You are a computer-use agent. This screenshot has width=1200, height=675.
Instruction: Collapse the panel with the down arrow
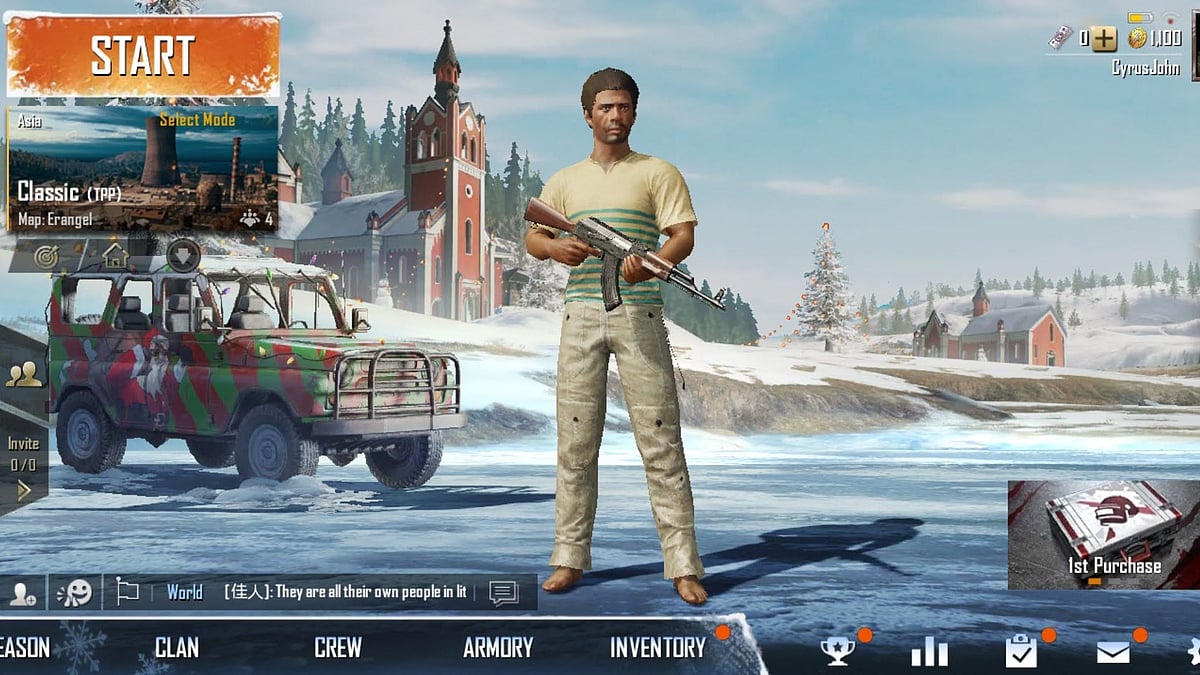pyautogui.click(x=183, y=255)
